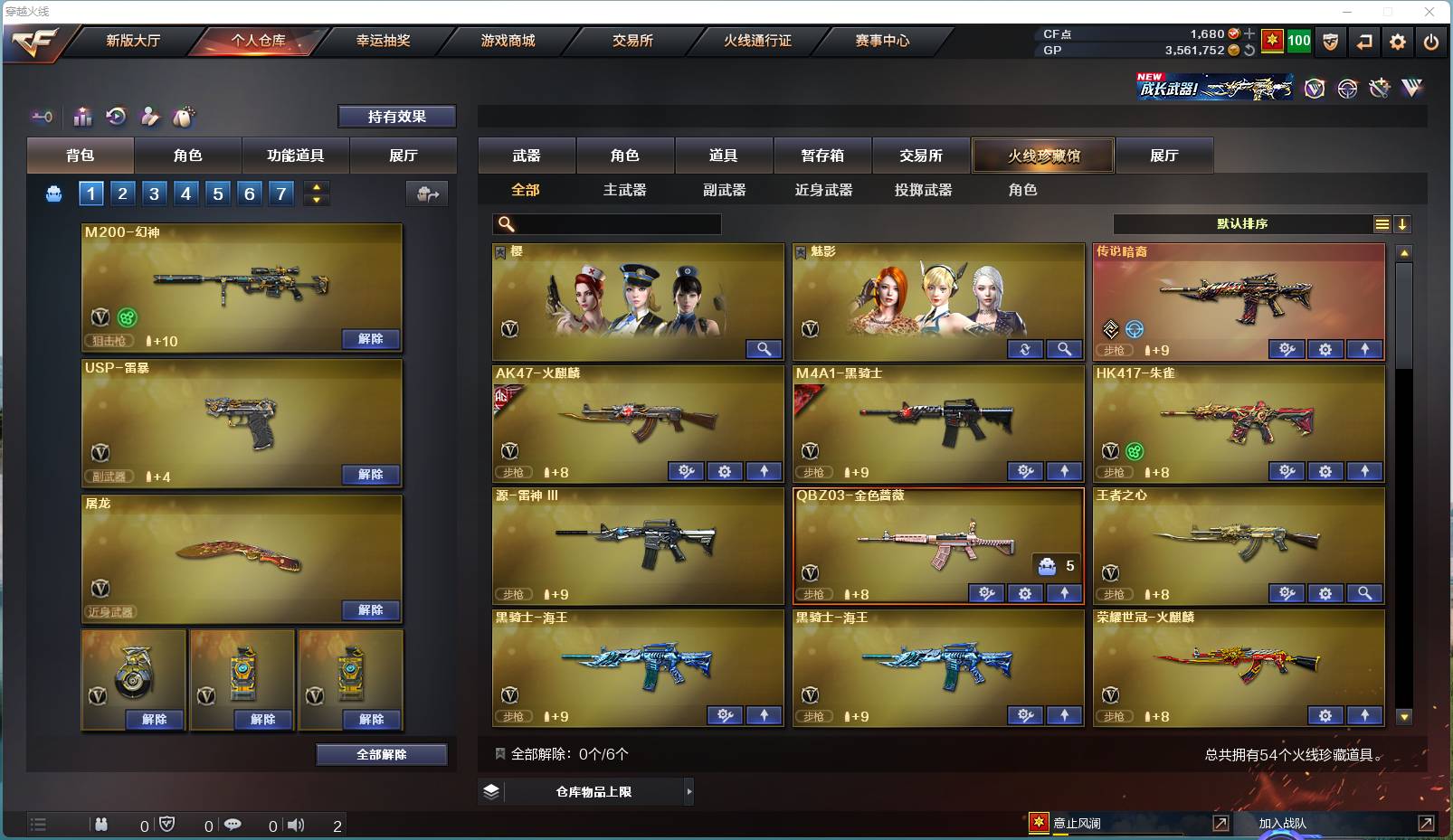Image resolution: width=1453 pixels, height=840 pixels.
Task: Click the wrench repair icon near the banner
Action: (x=1380, y=89)
